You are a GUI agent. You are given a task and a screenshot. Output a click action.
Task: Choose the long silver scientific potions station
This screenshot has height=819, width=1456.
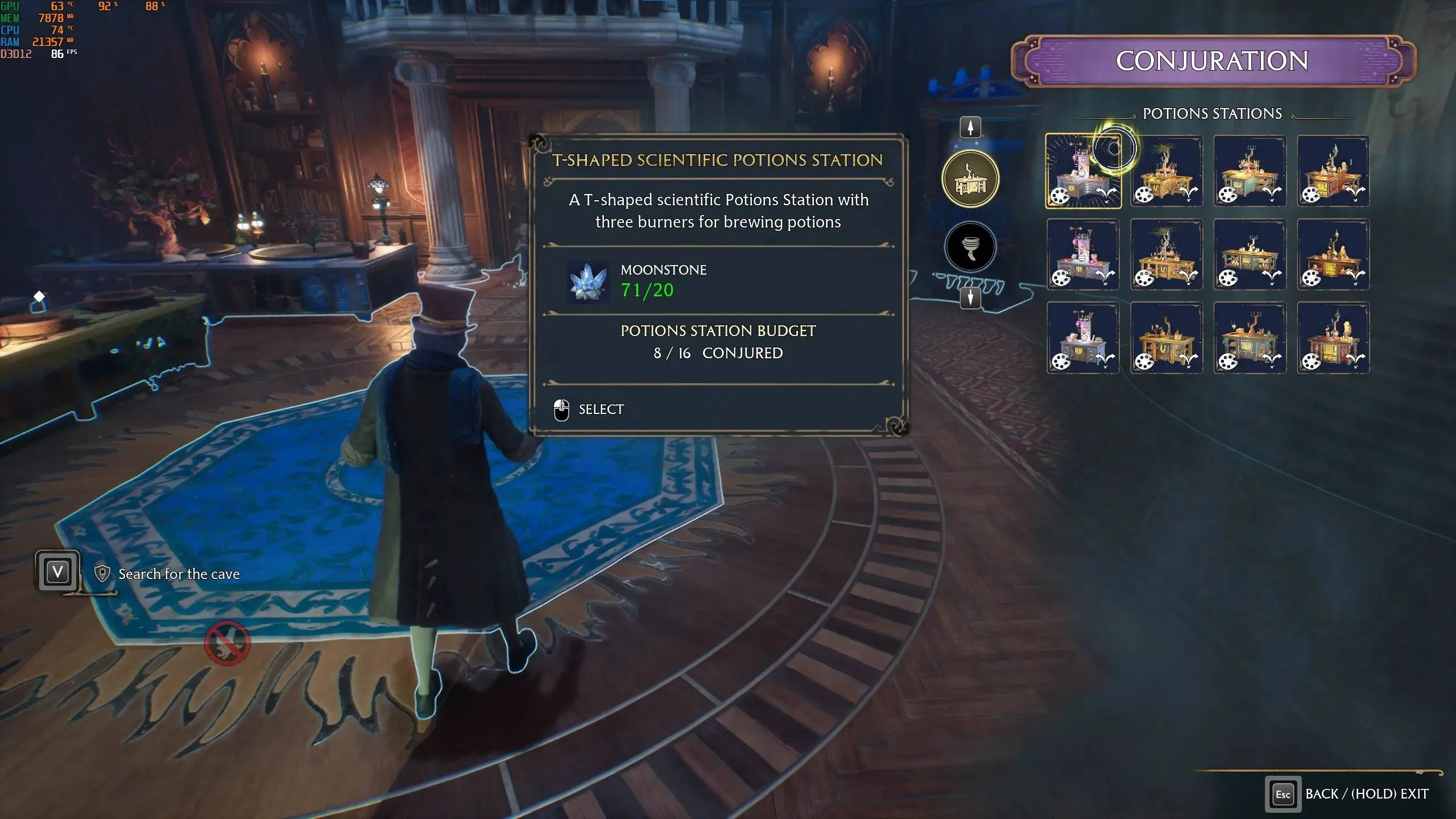1083,254
